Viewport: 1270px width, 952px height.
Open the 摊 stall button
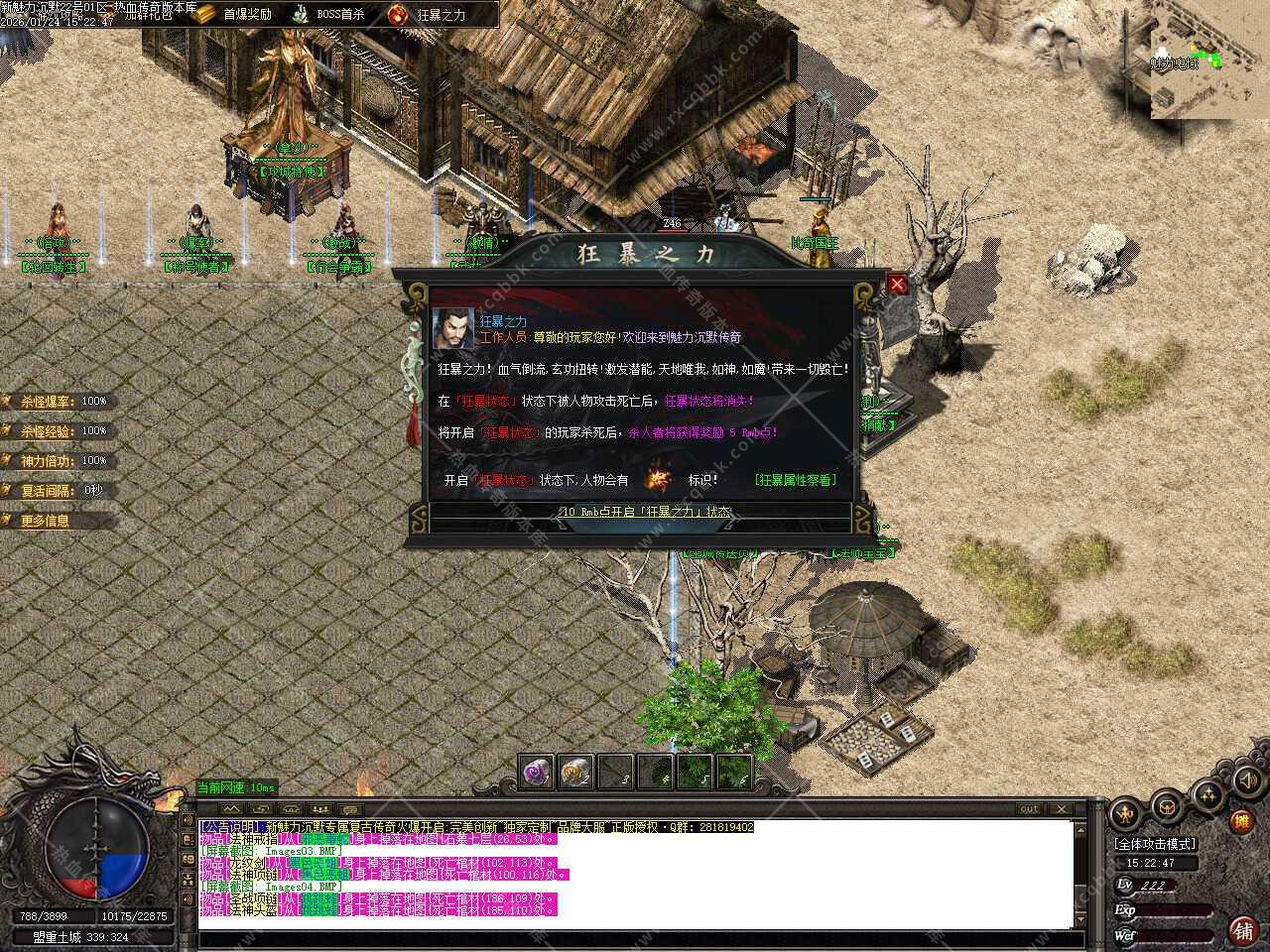tap(1240, 821)
